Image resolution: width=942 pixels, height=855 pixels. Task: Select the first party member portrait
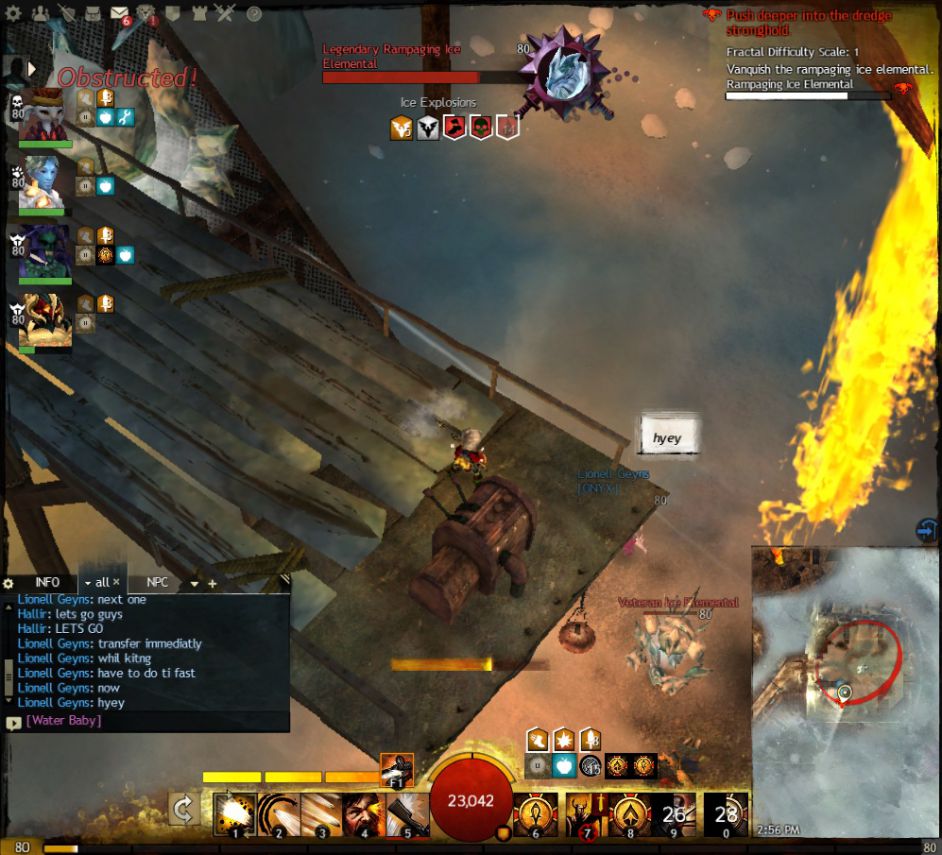[x=43, y=115]
